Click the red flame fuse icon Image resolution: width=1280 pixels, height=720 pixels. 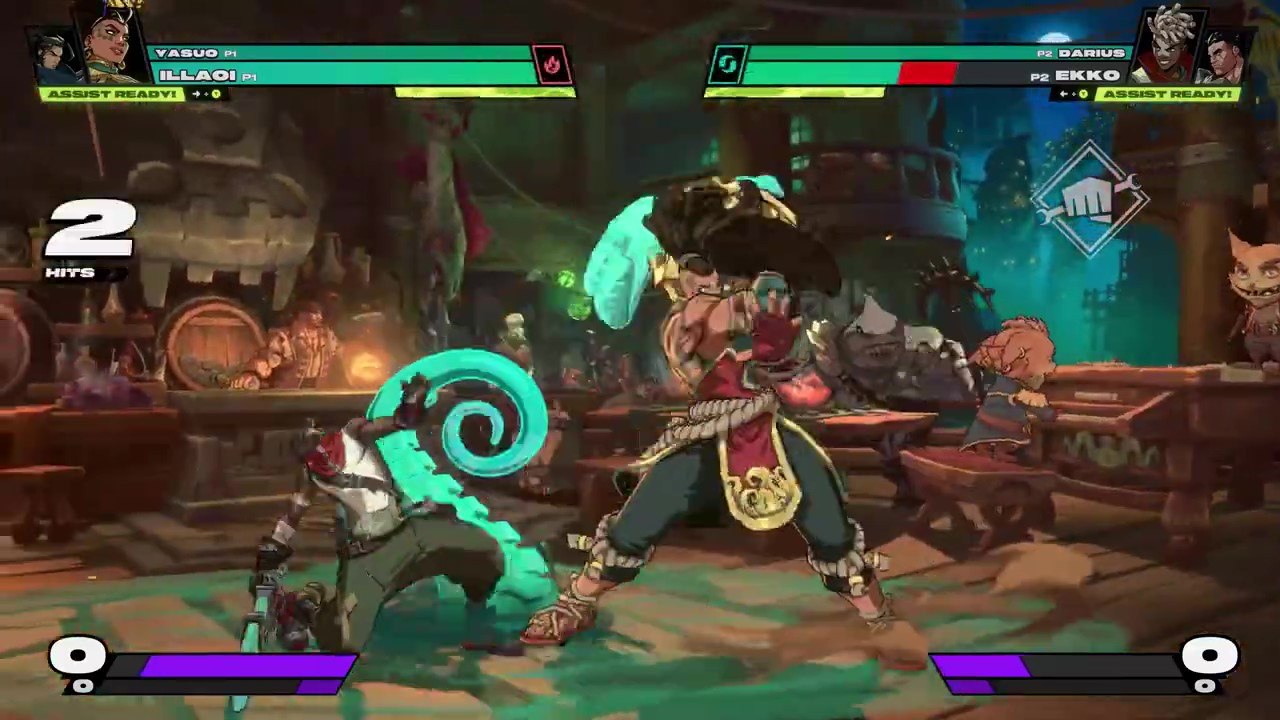click(551, 65)
